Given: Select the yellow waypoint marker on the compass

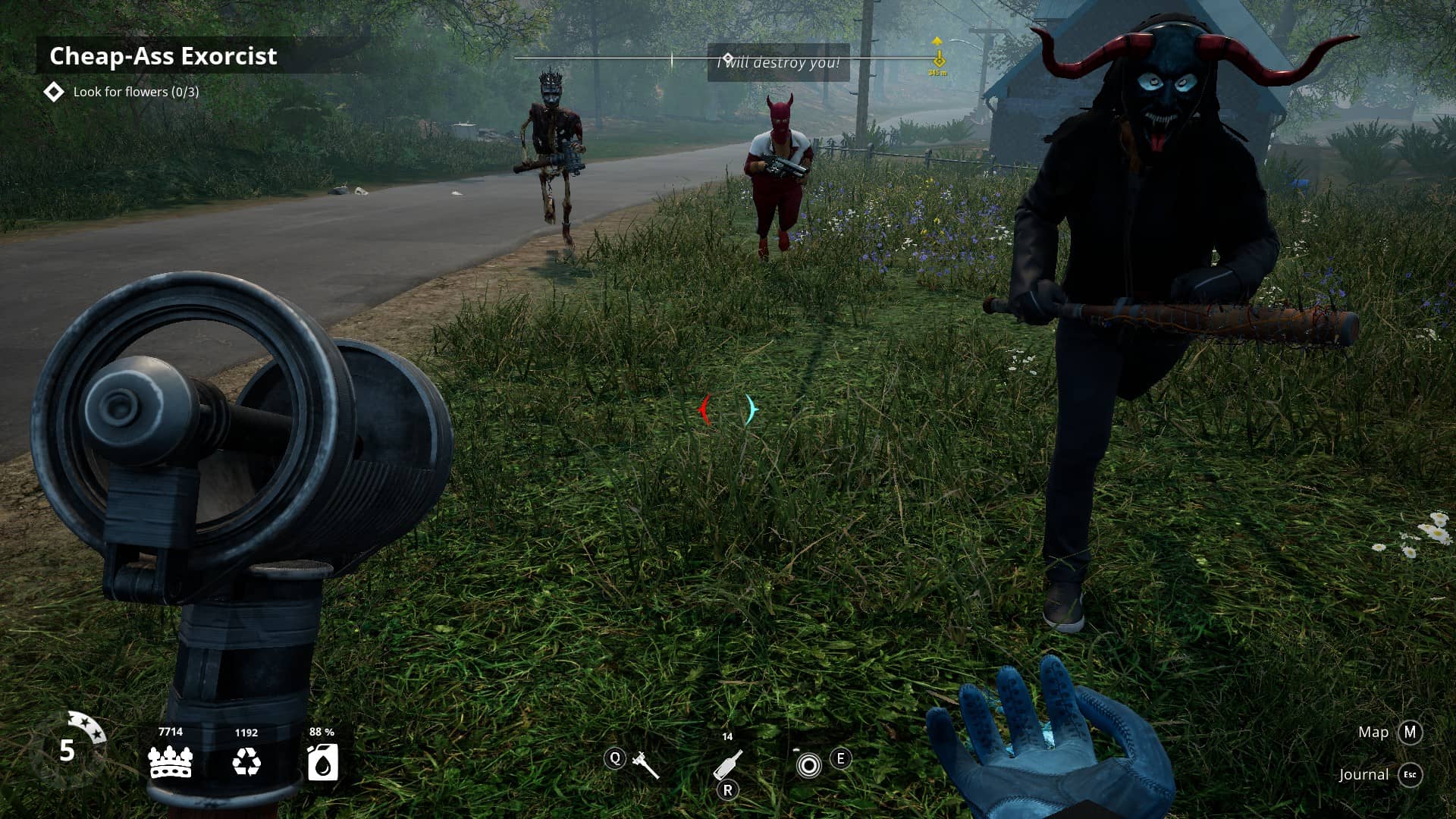Looking at the screenshot, I should (938, 58).
